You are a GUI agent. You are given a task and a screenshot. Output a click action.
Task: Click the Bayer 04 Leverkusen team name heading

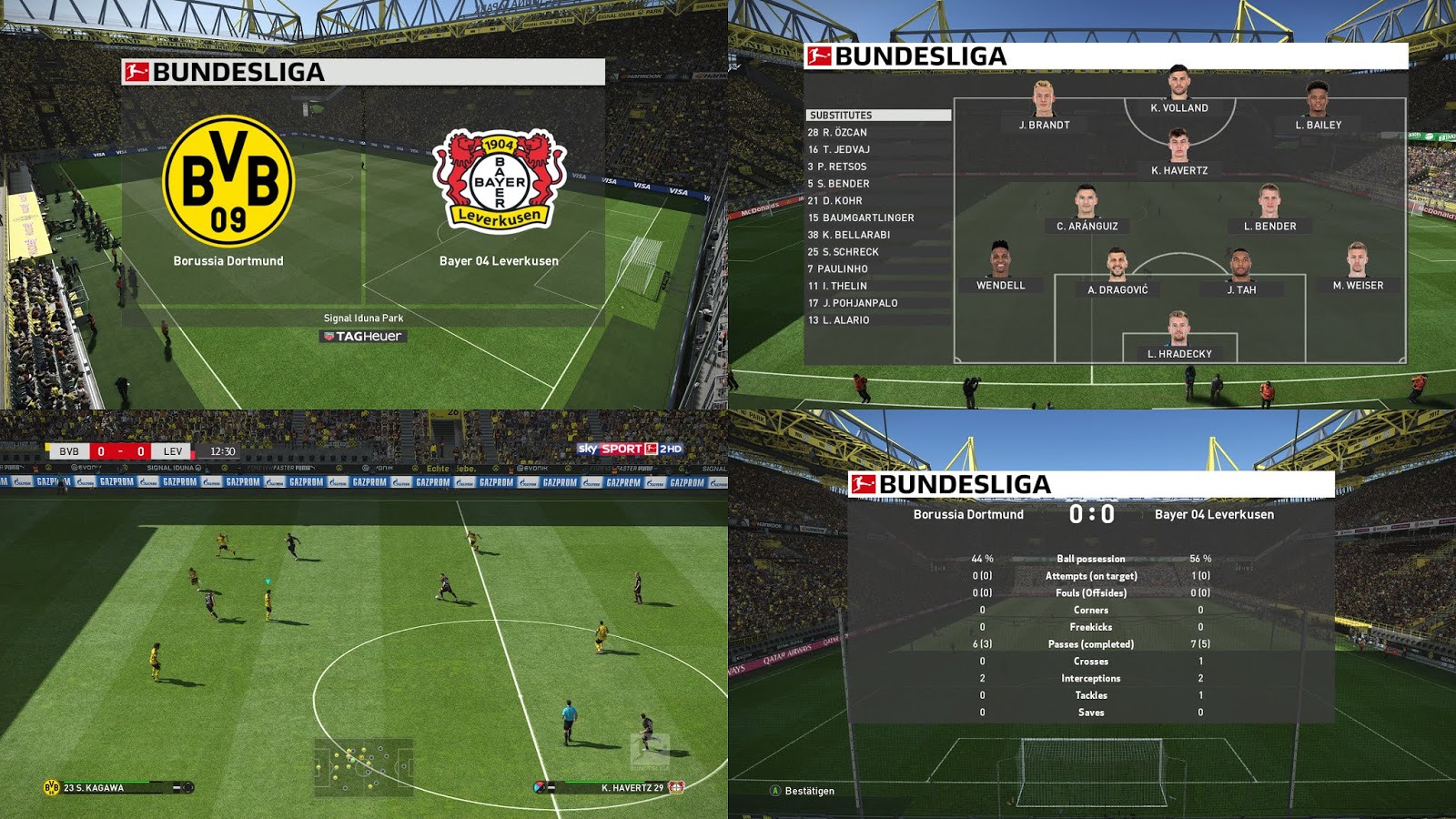[1215, 513]
